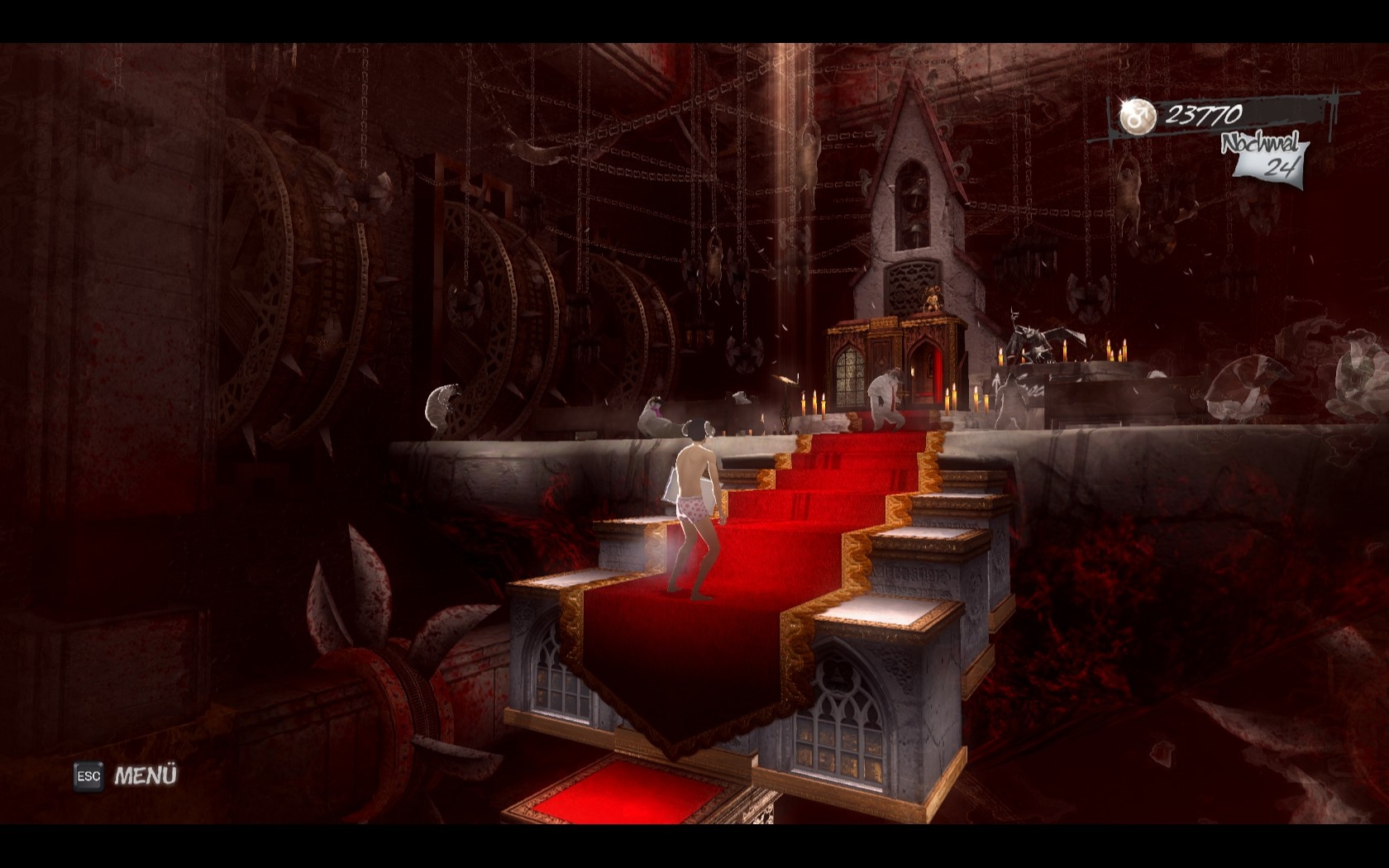Expand the arched doorway of the church
The height and width of the screenshot is (868, 1389).
pyautogui.click(x=924, y=368)
